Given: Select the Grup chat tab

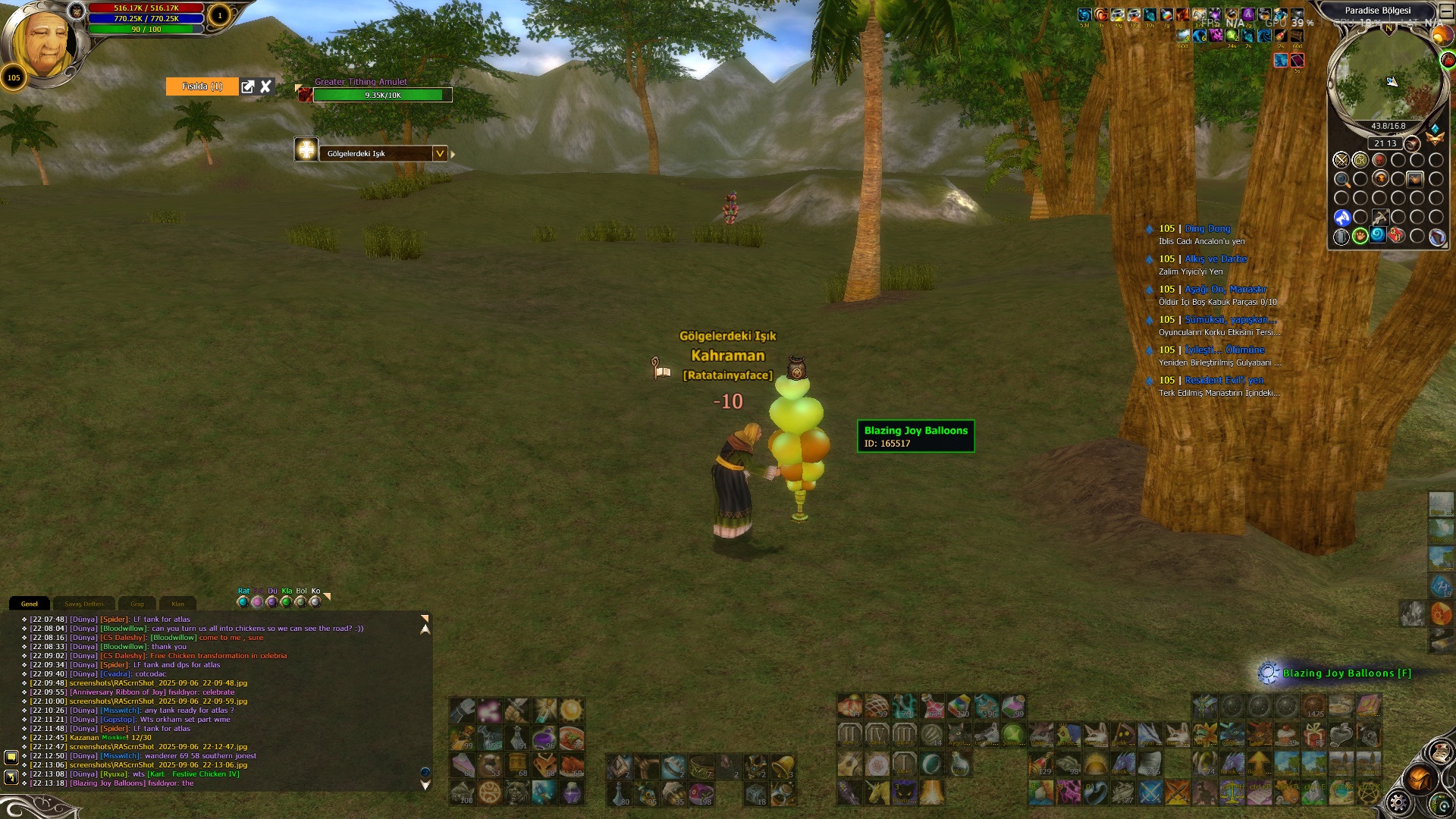Looking at the screenshot, I should (x=137, y=604).
